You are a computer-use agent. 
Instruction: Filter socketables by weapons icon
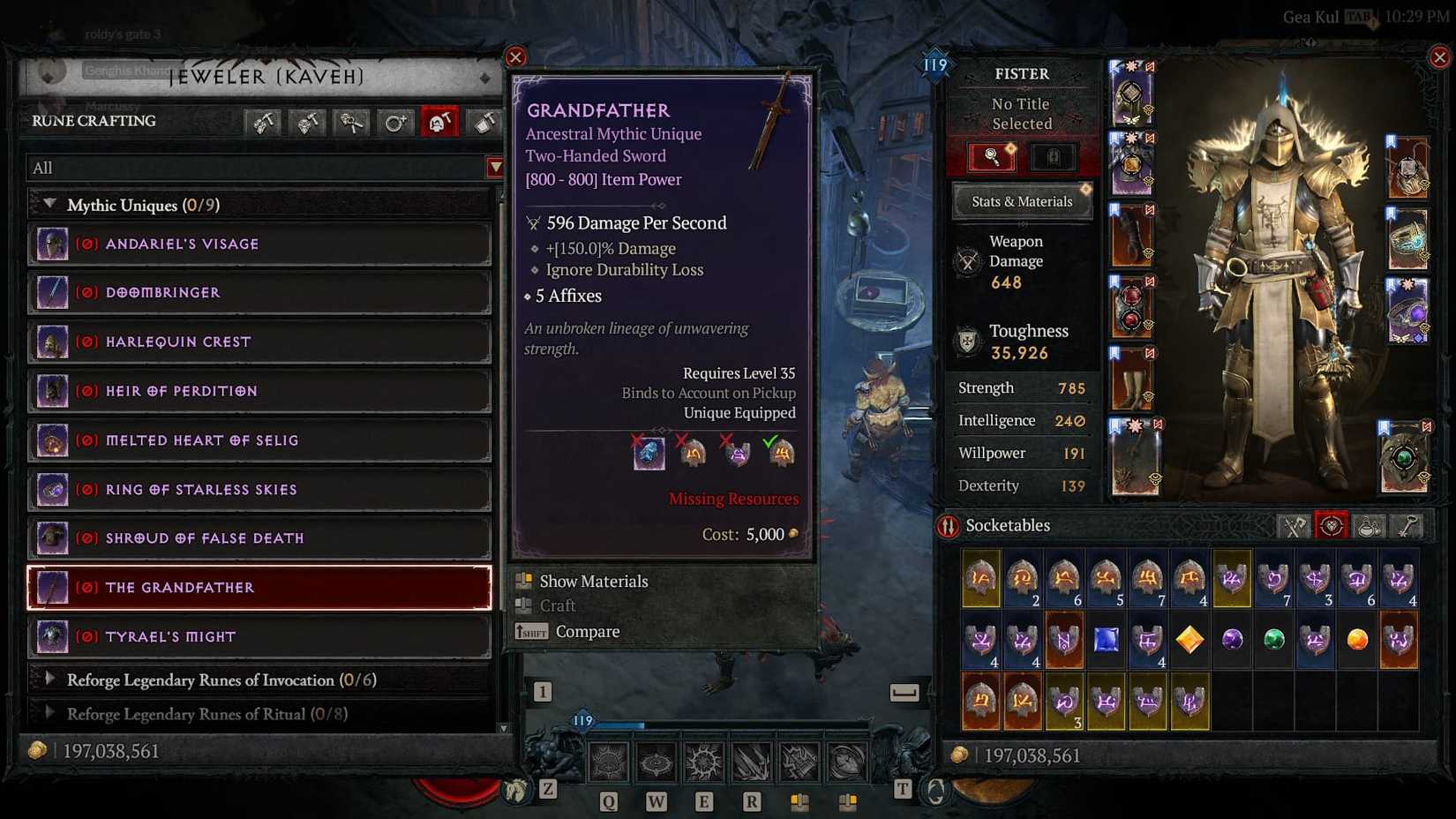[x=1294, y=525]
